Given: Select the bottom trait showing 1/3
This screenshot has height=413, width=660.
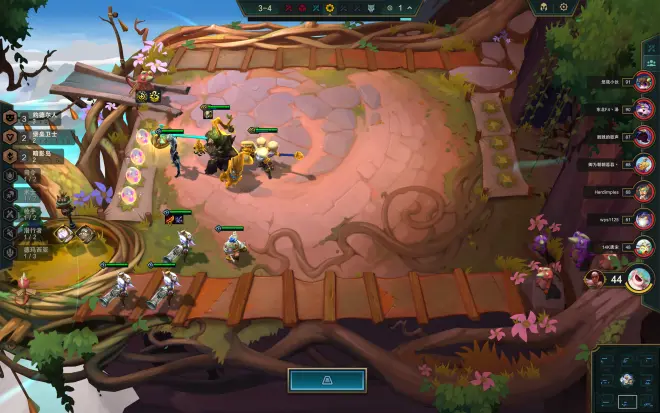Looking at the screenshot, I should [30, 251].
